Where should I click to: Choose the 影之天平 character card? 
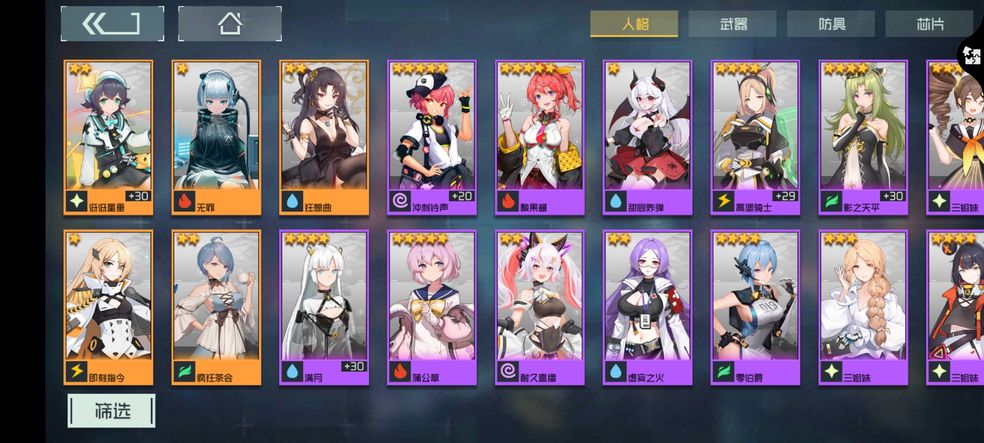click(863, 136)
